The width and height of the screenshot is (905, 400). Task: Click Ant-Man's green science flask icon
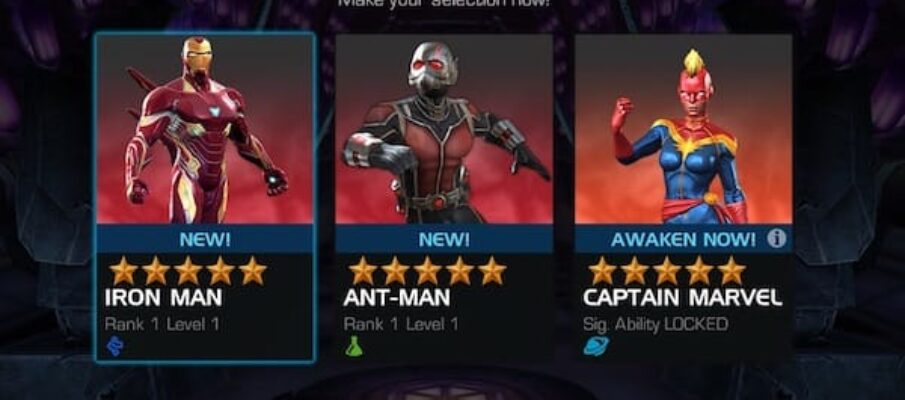pos(354,346)
